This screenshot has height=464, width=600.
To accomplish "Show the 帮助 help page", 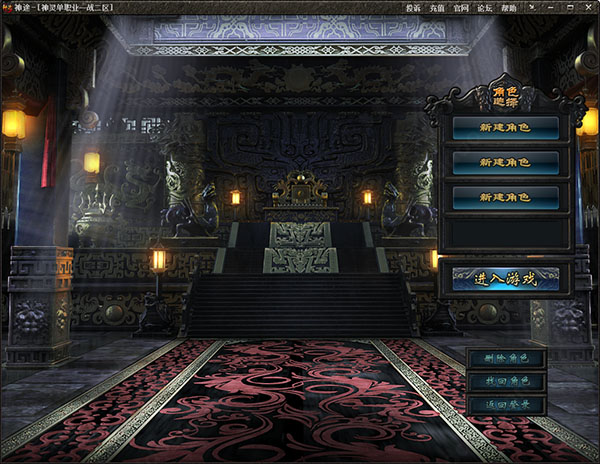I will pyautogui.click(x=509, y=7).
